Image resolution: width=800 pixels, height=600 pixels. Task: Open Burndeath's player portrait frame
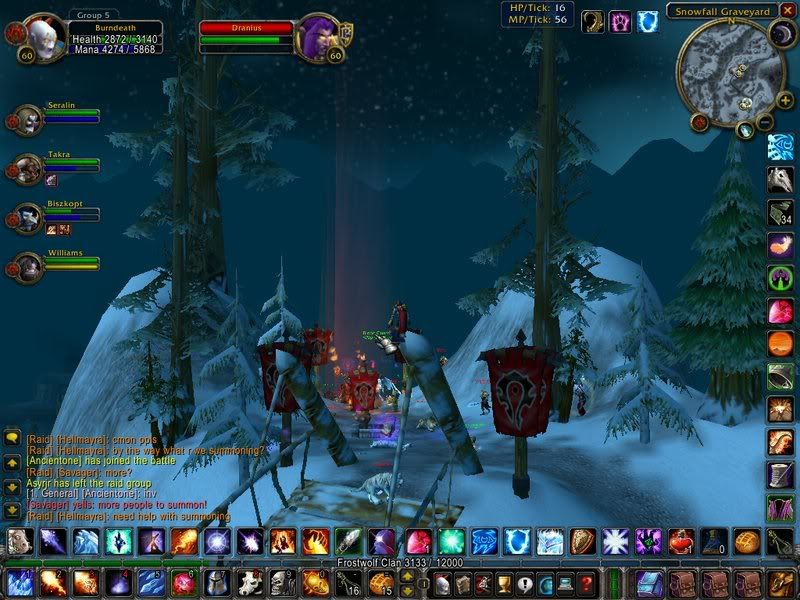pyautogui.click(x=44, y=38)
